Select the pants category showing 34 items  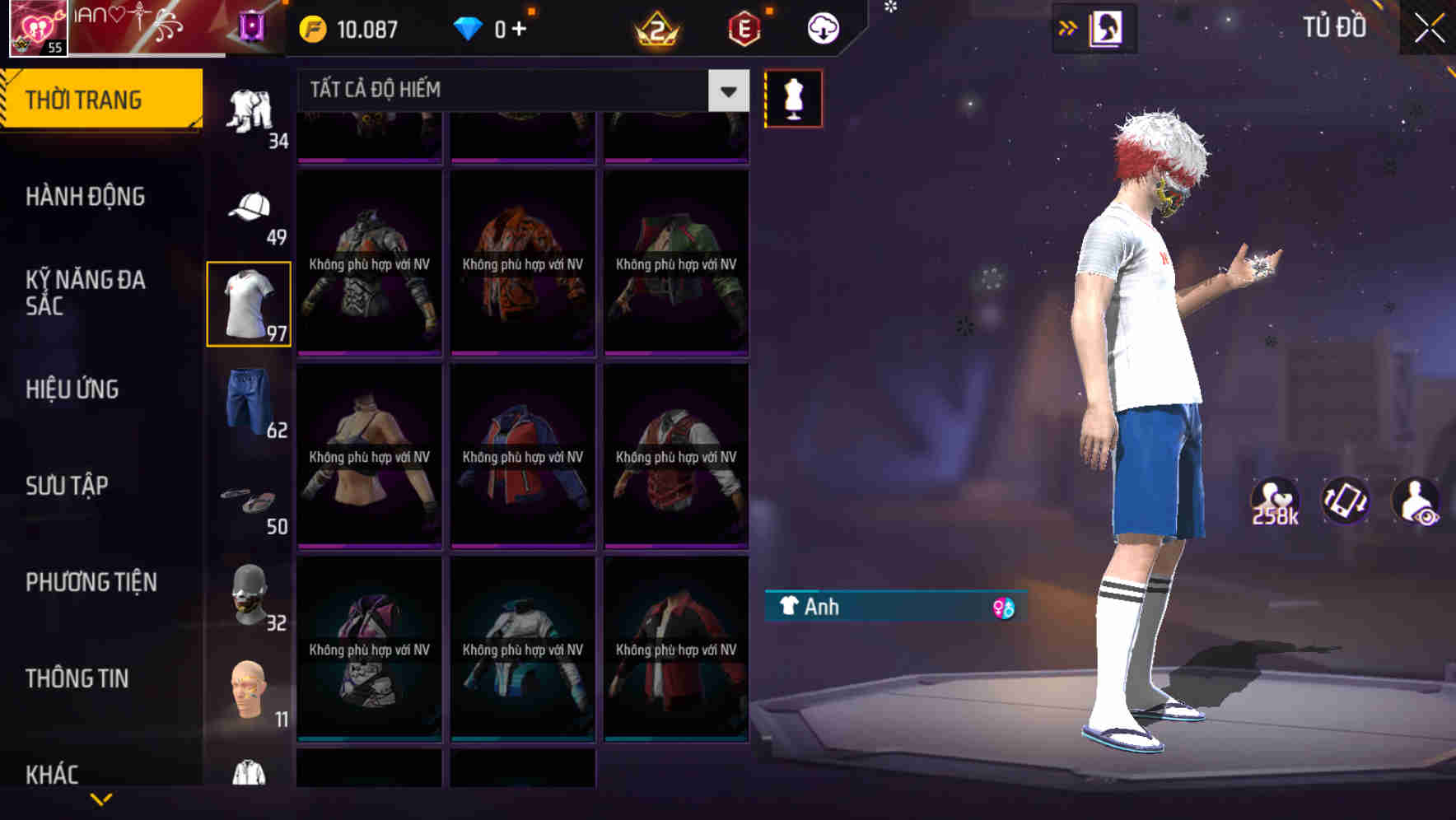point(249,111)
